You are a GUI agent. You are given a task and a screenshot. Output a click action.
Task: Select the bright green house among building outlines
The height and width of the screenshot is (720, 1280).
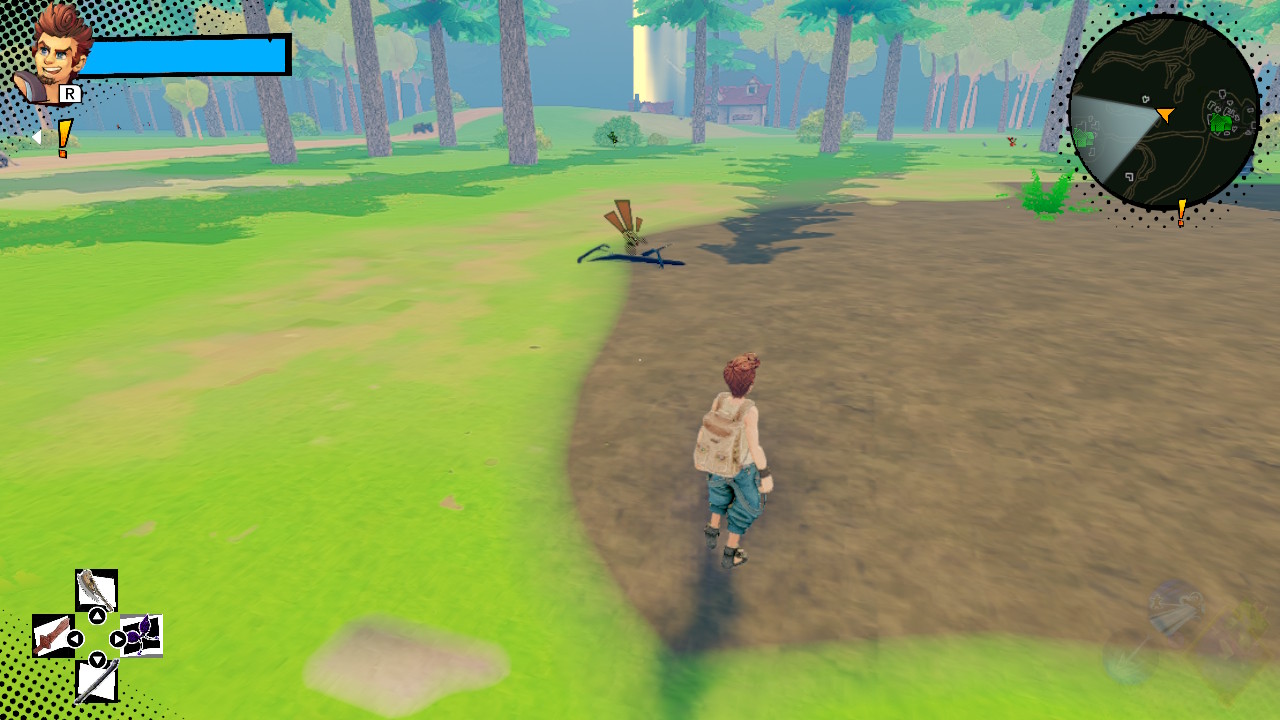pyautogui.click(x=1220, y=123)
